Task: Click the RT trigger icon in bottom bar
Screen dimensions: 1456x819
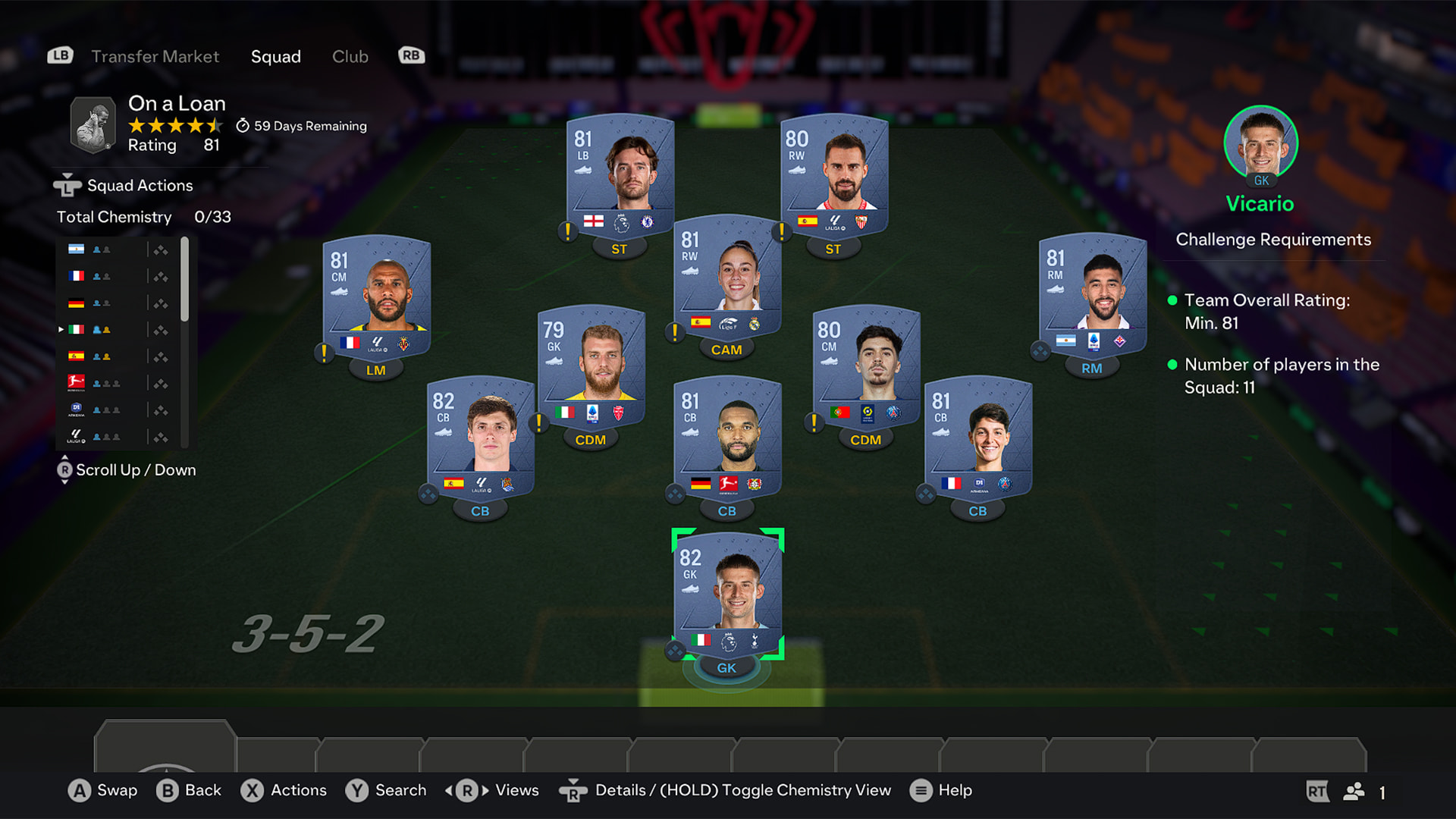Action: [1319, 791]
